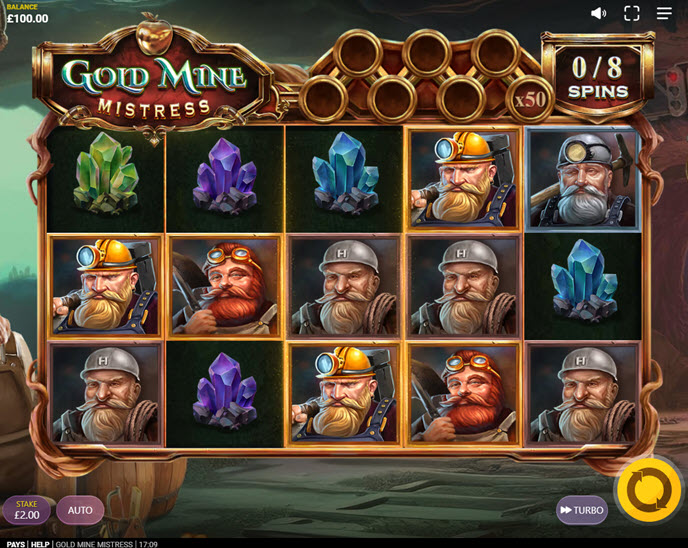Mute the game sound
The image size is (688, 548).
click(x=598, y=13)
